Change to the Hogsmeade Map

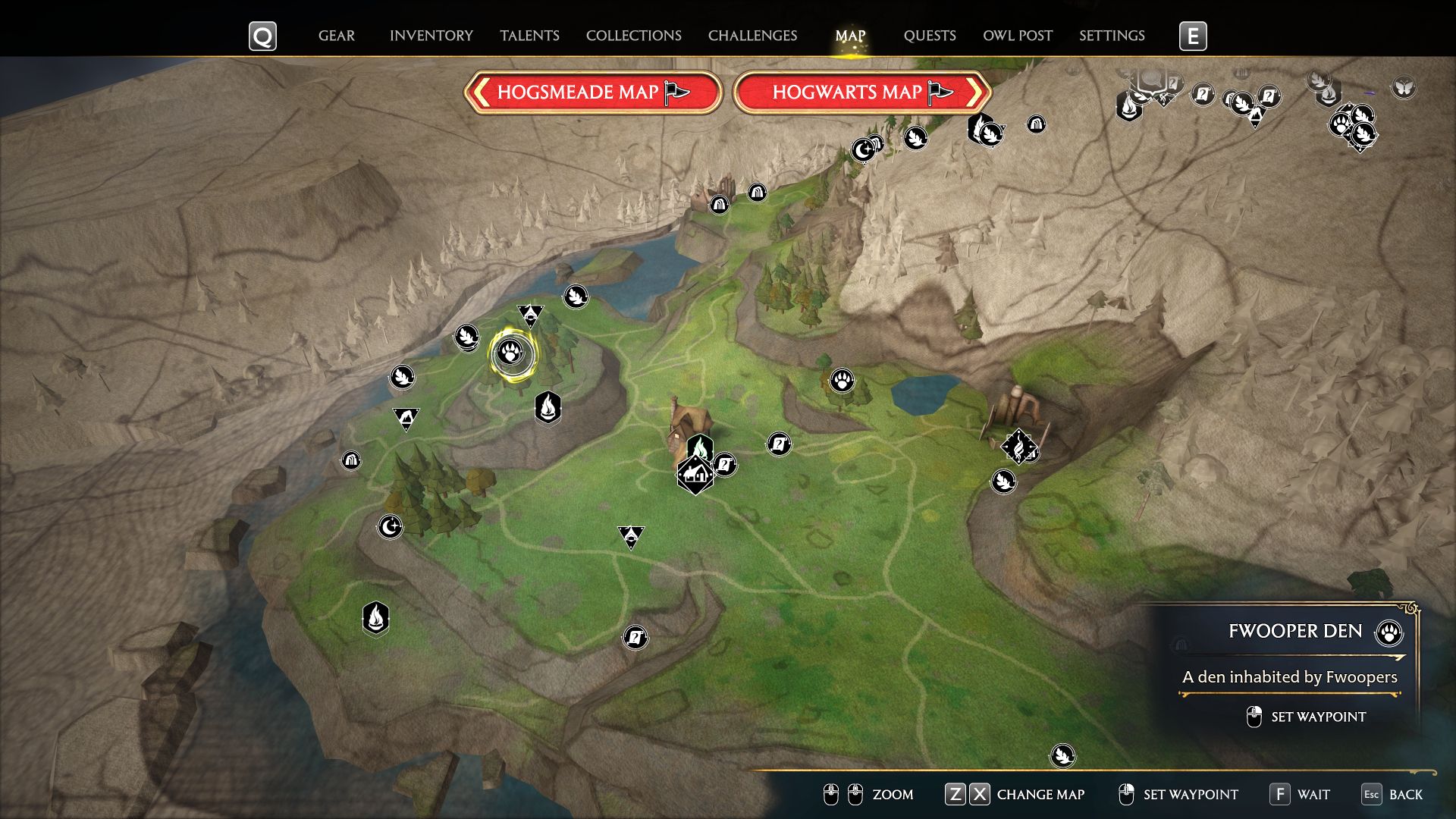[x=592, y=93]
